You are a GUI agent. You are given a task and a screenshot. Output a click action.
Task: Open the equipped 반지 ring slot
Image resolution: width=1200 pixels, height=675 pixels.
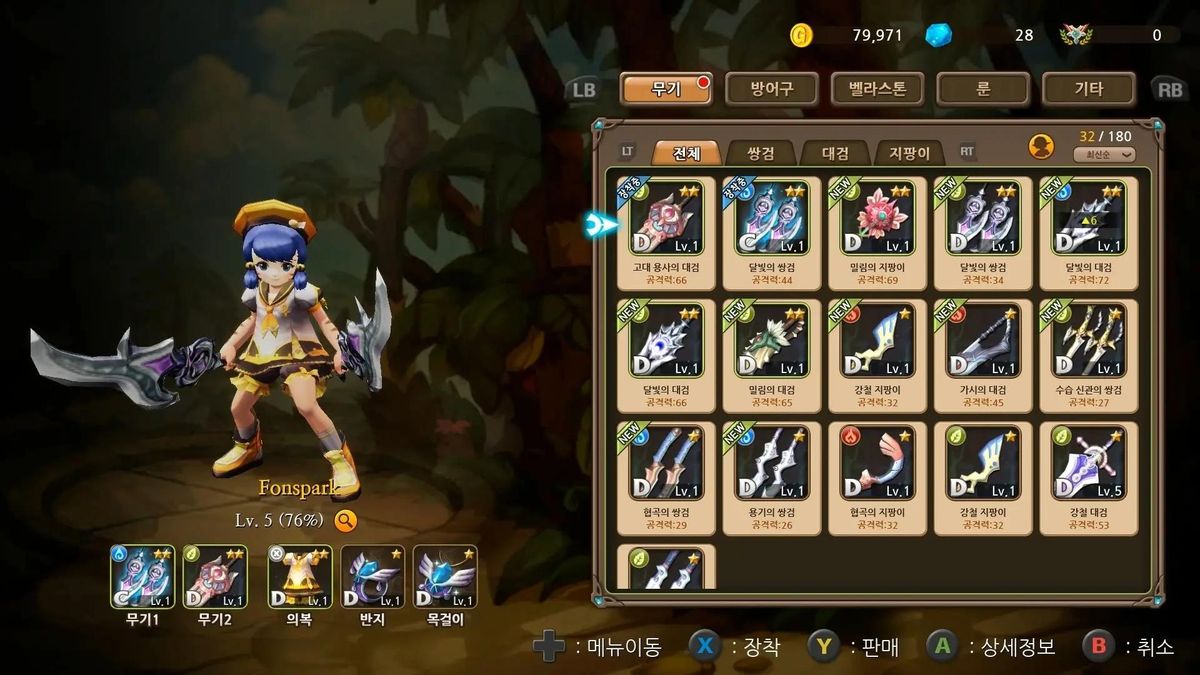372,577
